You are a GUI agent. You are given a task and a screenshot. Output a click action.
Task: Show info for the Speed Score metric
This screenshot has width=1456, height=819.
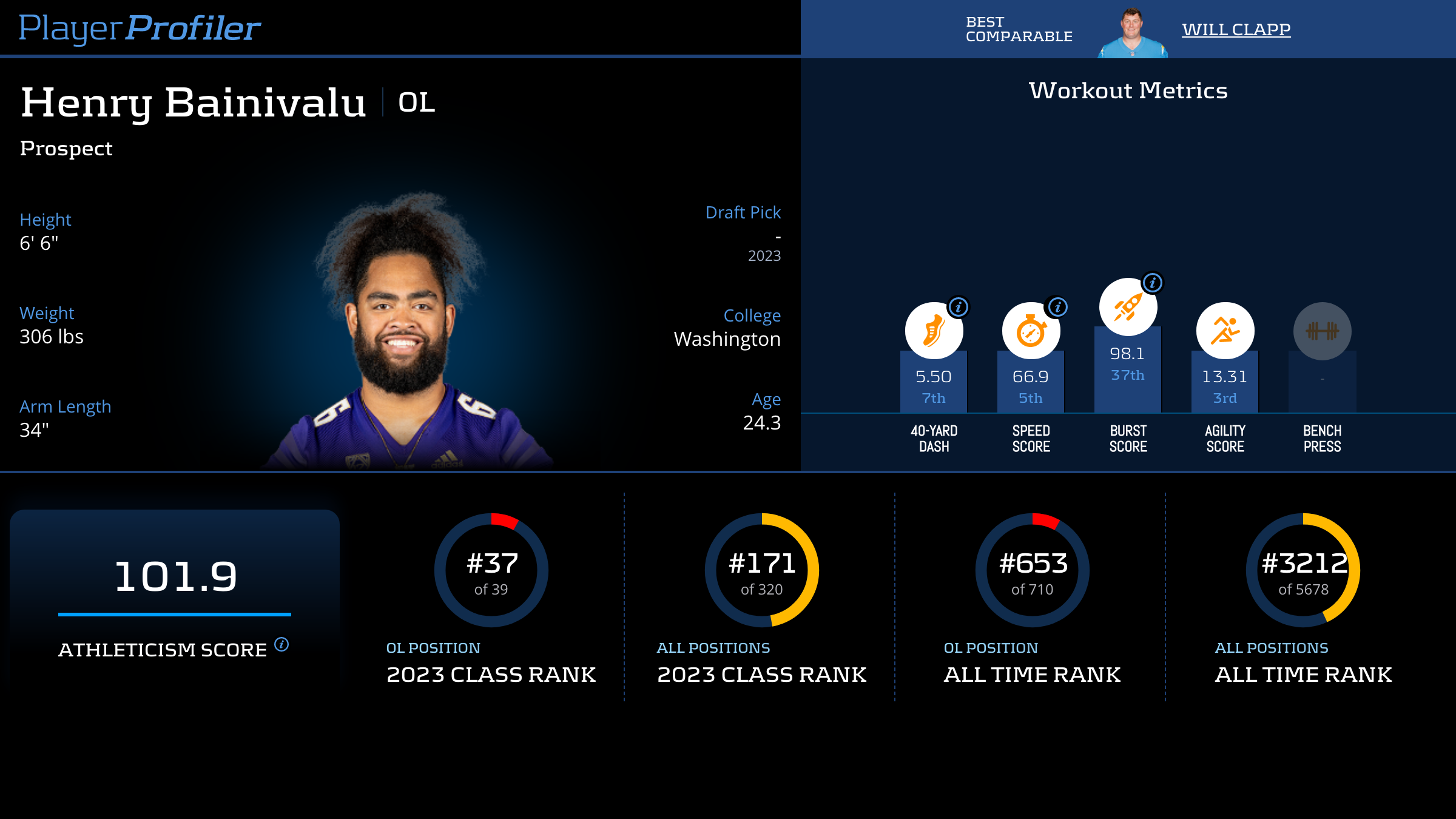1057,307
